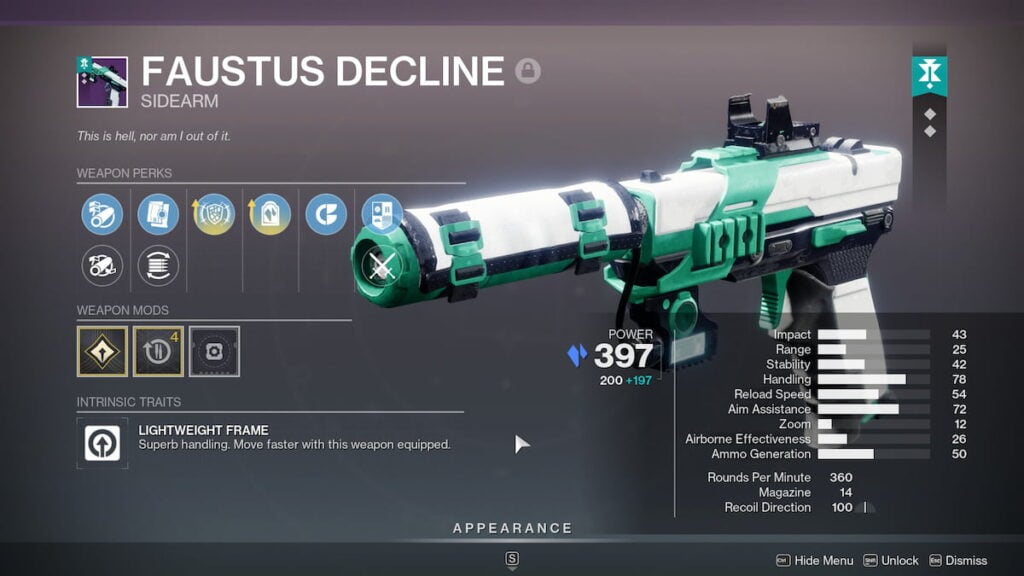This screenshot has width=1024, height=576.
Task: Choose the unselected coil magazine perk
Action: coord(158,266)
